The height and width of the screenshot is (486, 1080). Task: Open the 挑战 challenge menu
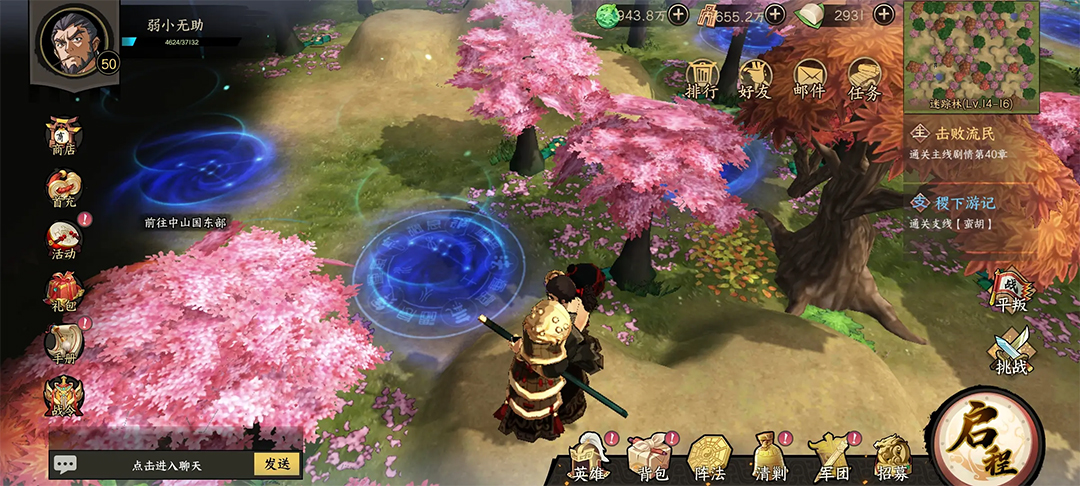1010,352
